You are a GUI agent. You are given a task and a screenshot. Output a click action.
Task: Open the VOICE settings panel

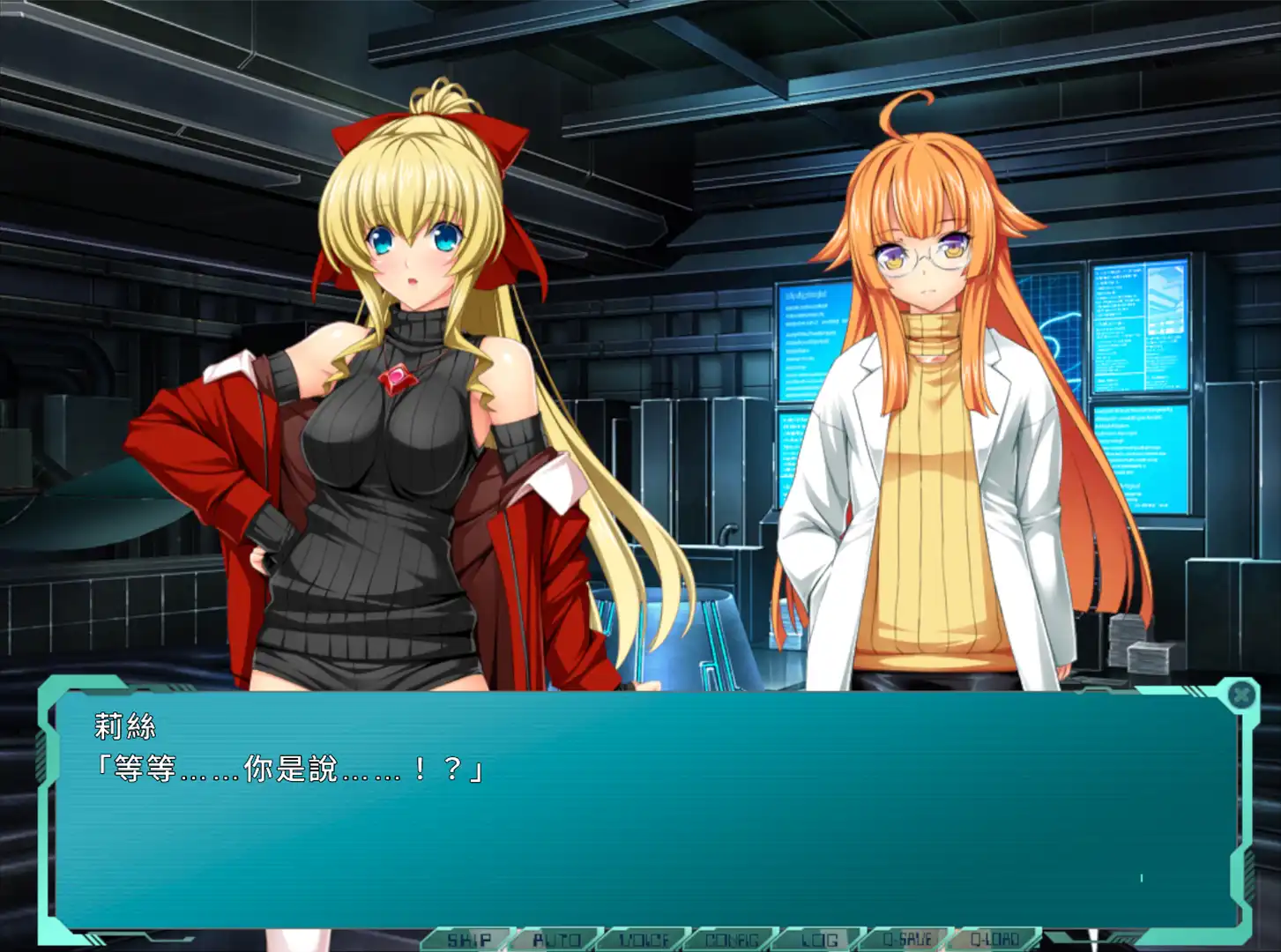(645, 940)
